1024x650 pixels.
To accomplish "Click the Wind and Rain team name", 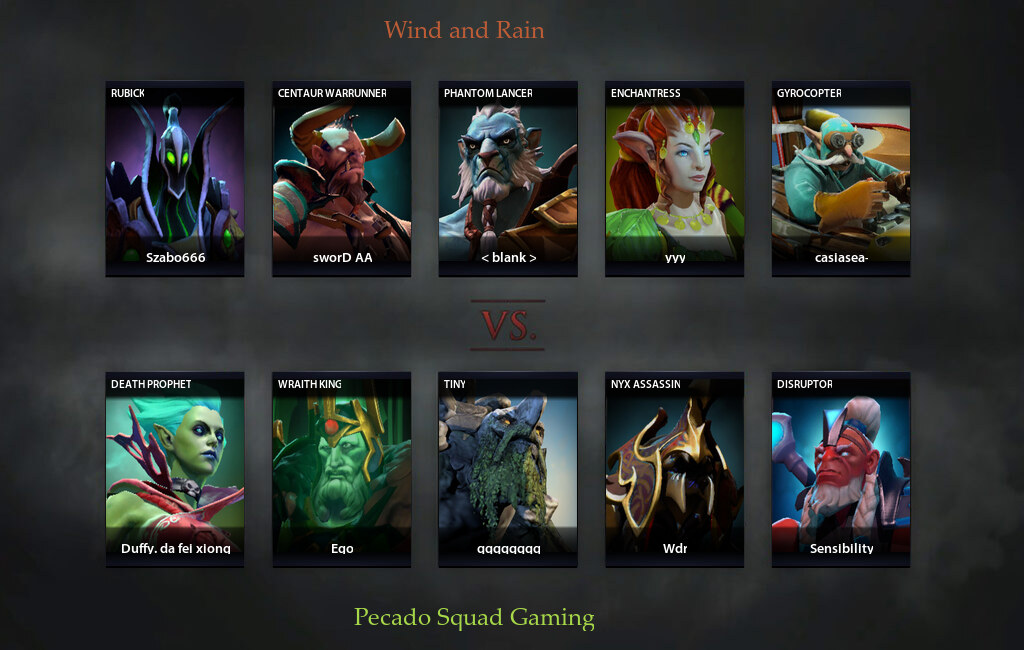I will pyautogui.click(x=464, y=30).
